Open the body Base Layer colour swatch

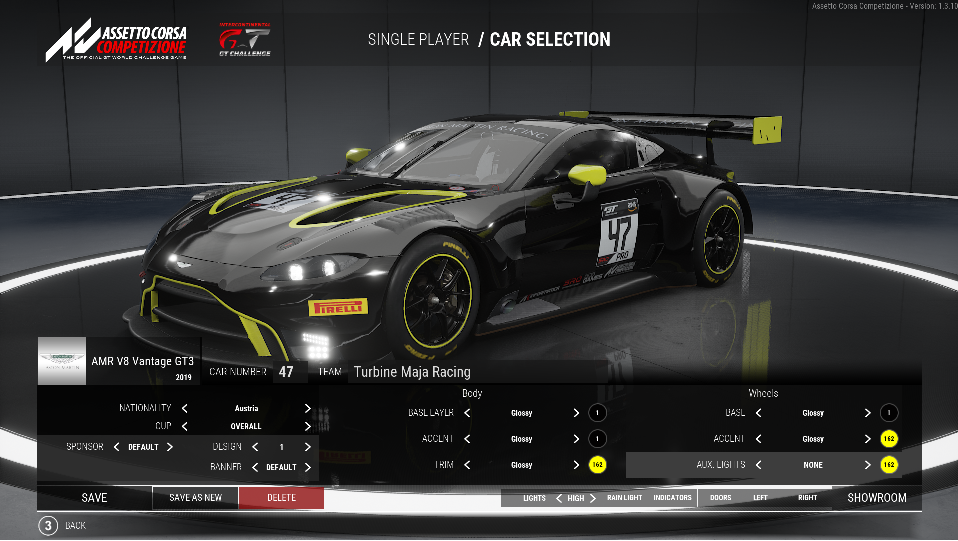tap(597, 413)
